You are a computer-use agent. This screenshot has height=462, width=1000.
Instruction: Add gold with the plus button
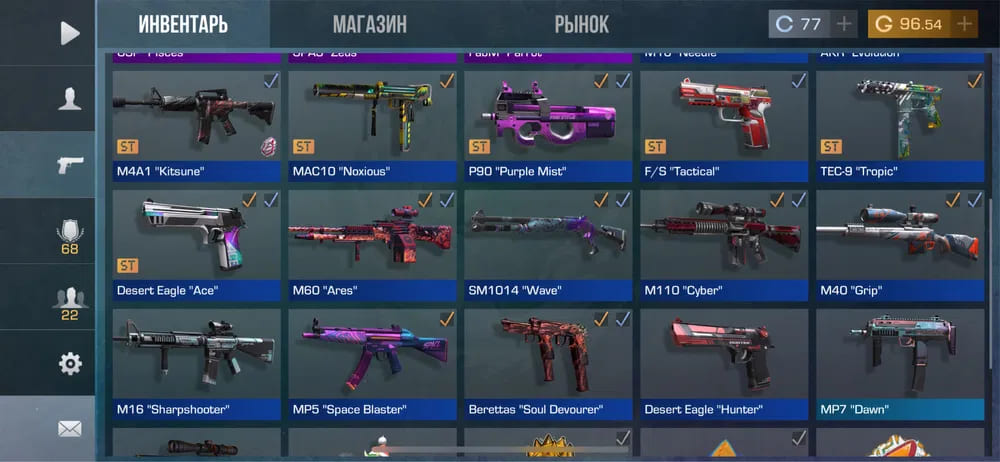pos(965,24)
